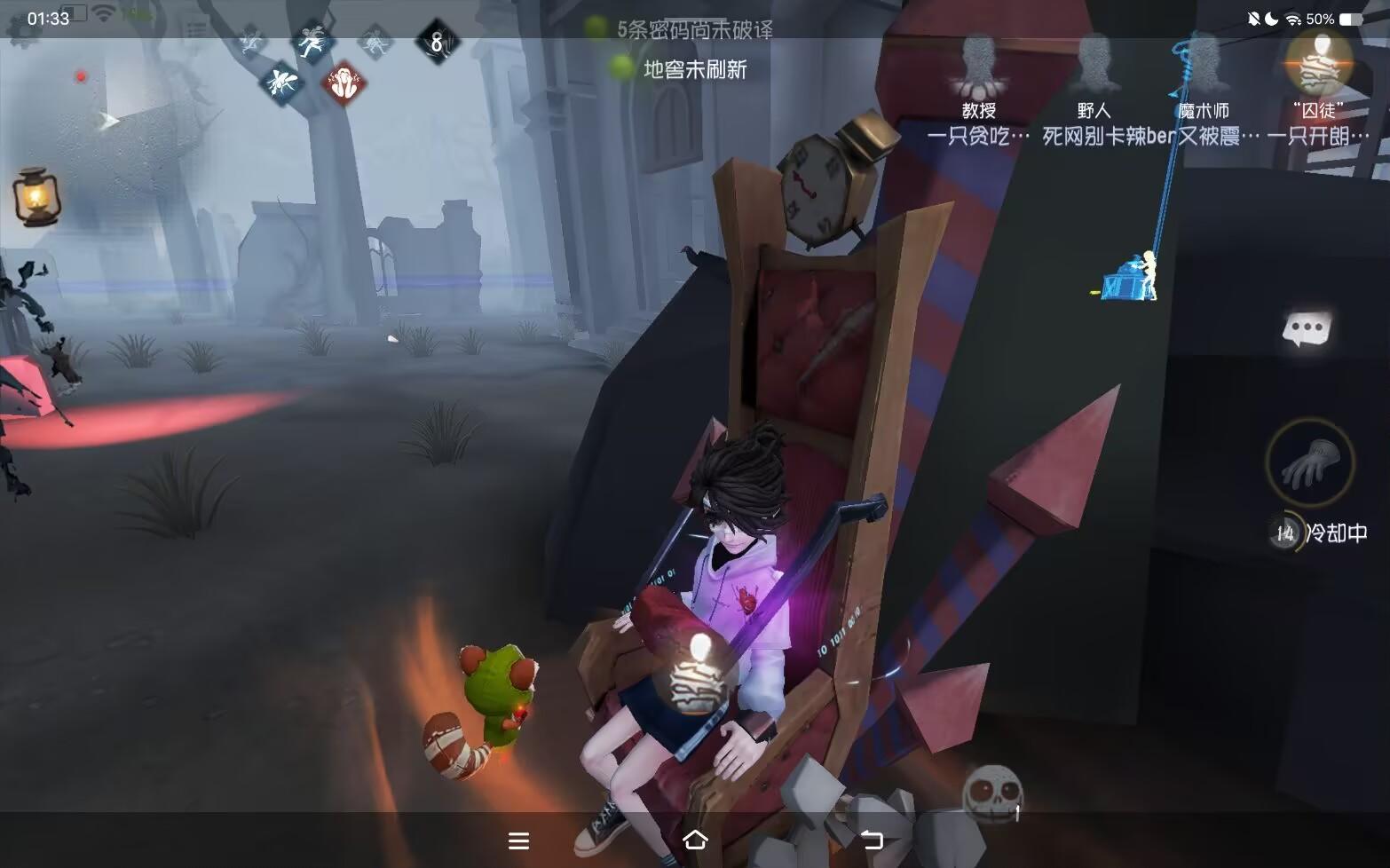
Task: Tap the 地窖未刷新 notice
Action: [696, 70]
